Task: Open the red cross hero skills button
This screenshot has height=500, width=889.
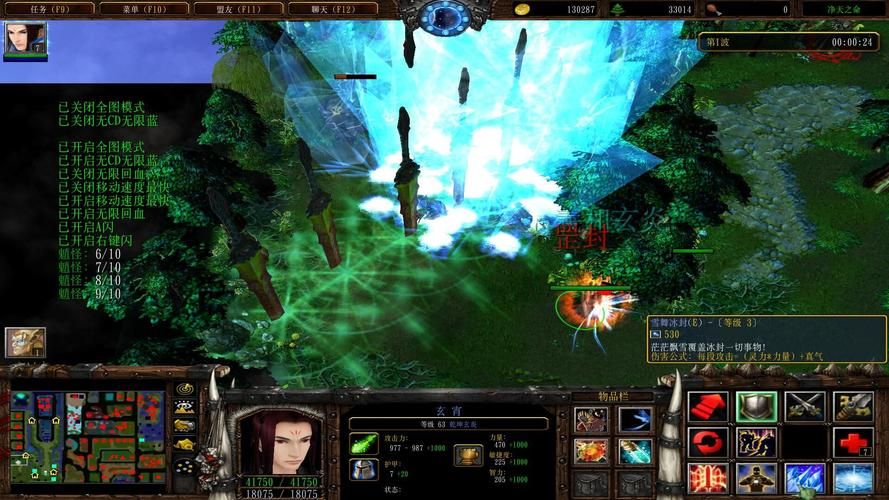Action: click(852, 442)
